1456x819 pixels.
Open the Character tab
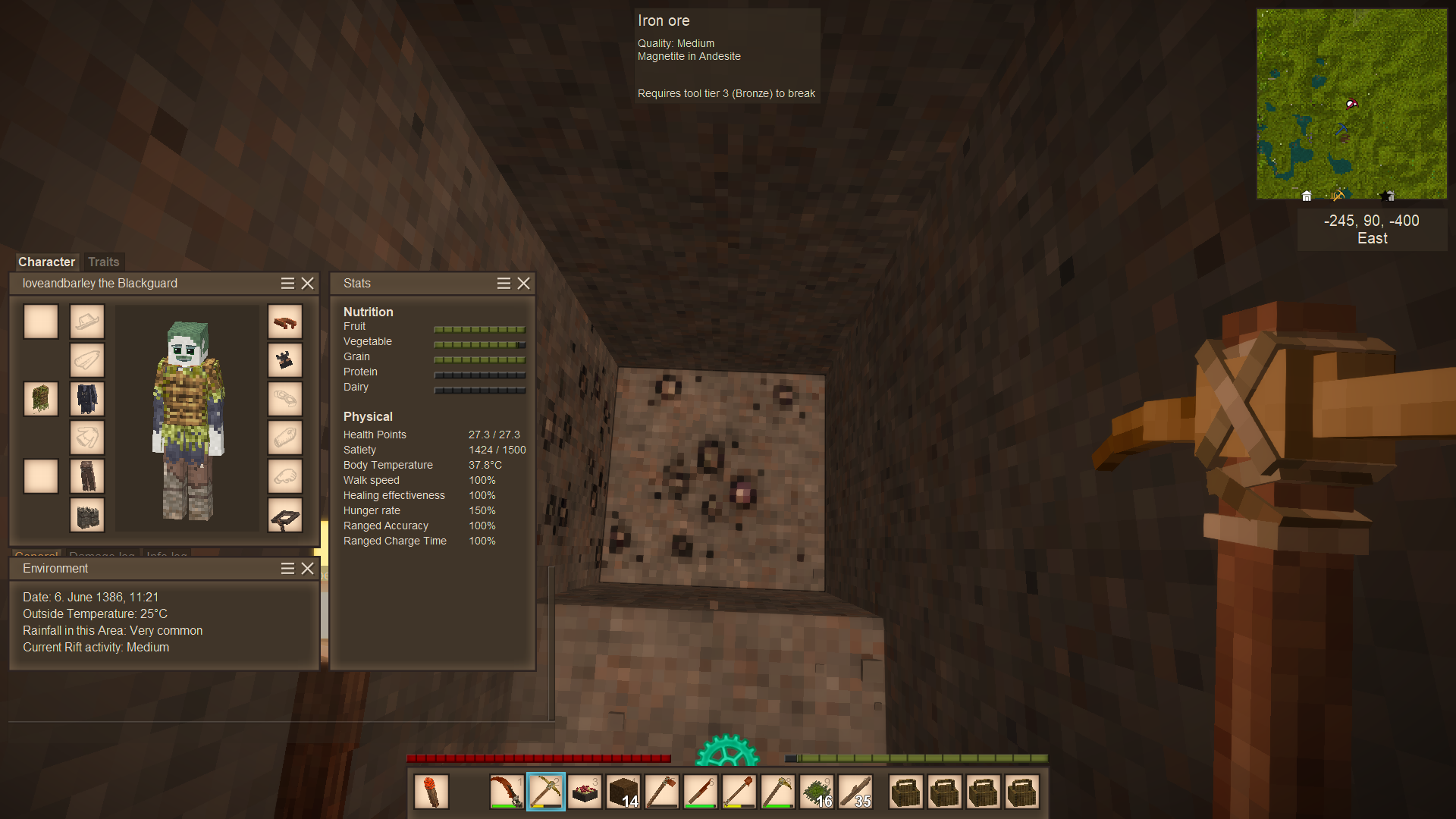[46, 262]
